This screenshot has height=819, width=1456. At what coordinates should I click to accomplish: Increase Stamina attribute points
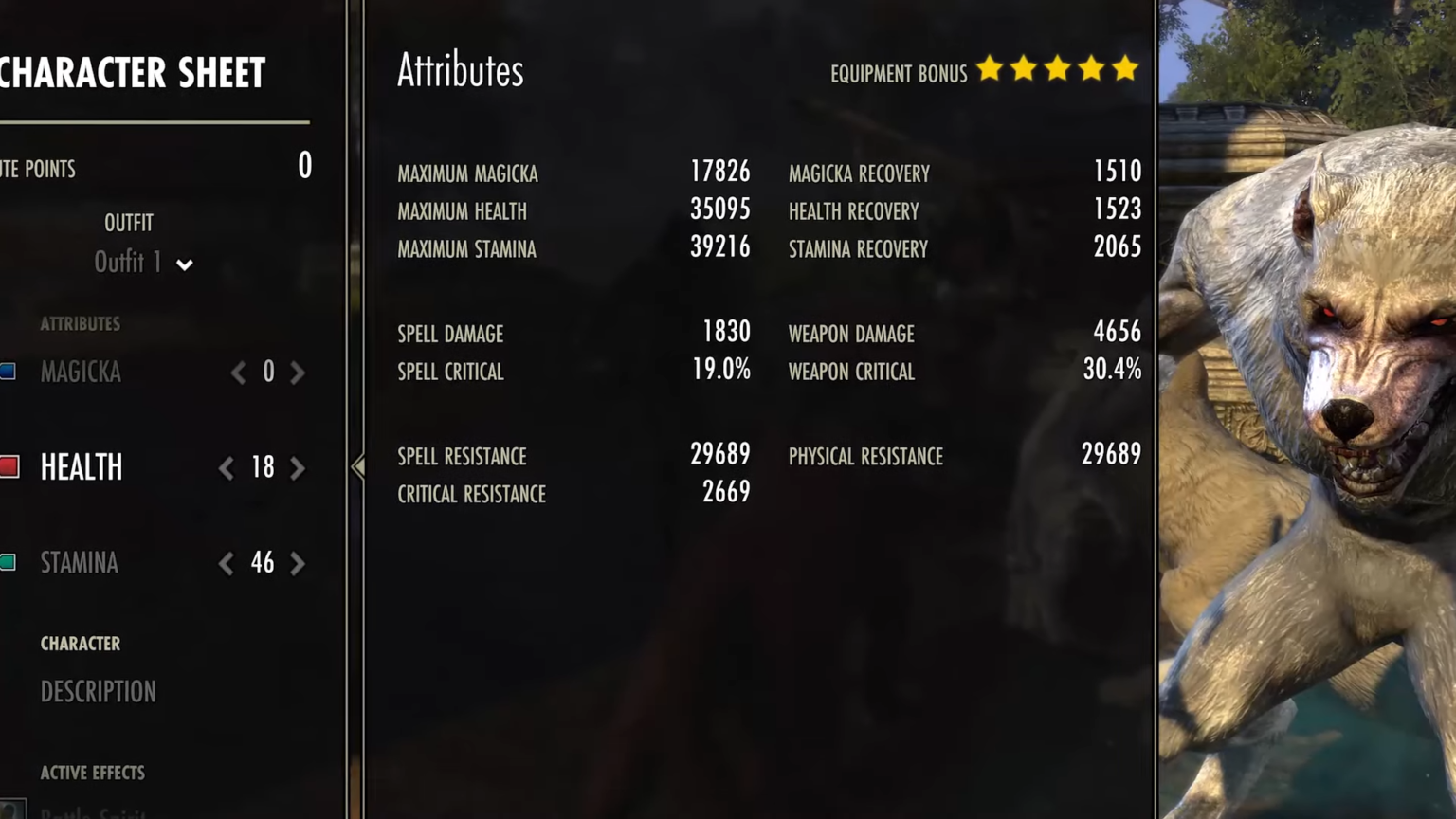click(298, 563)
